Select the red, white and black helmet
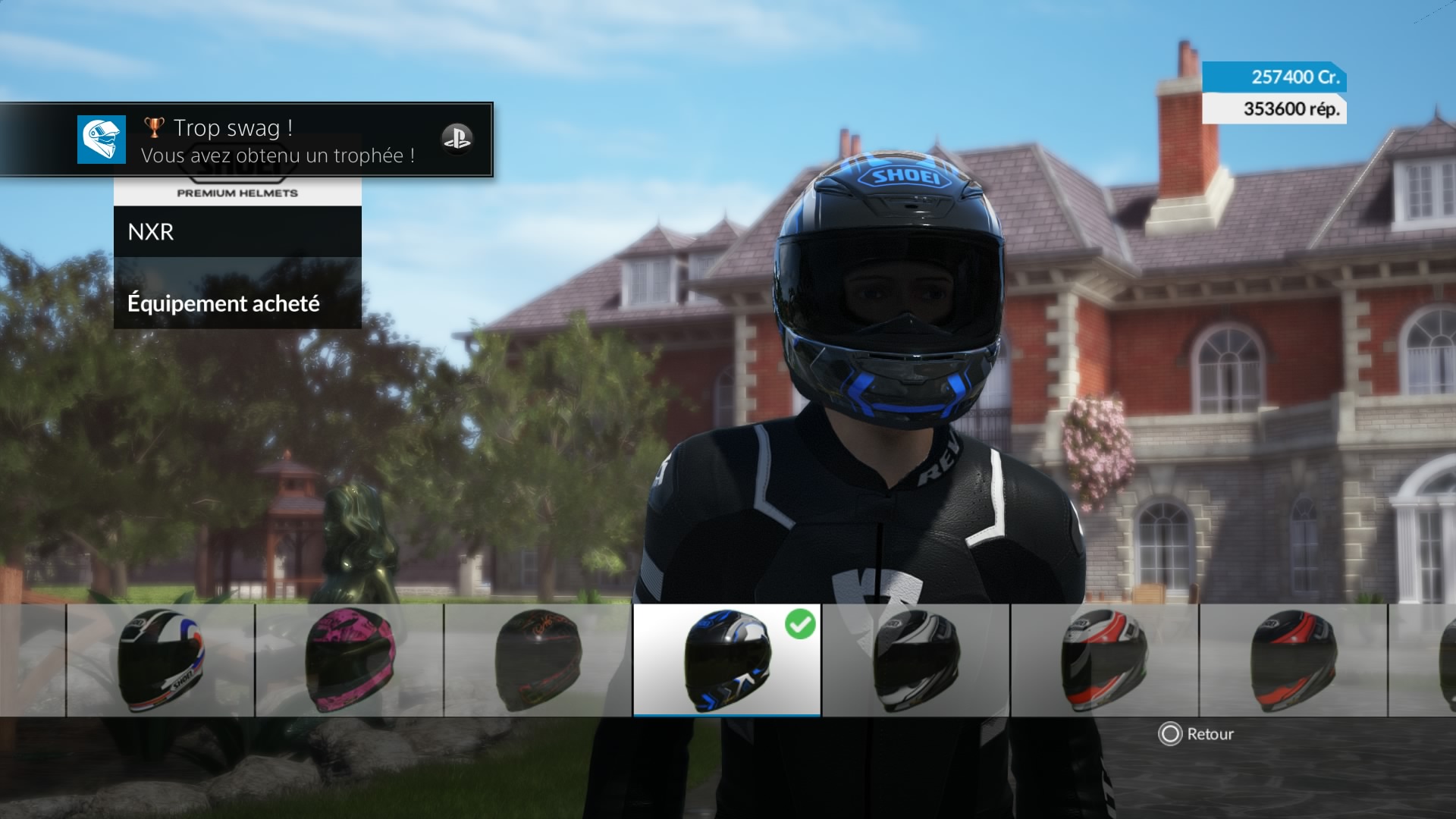This screenshot has height=819, width=1456. tap(1104, 661)
